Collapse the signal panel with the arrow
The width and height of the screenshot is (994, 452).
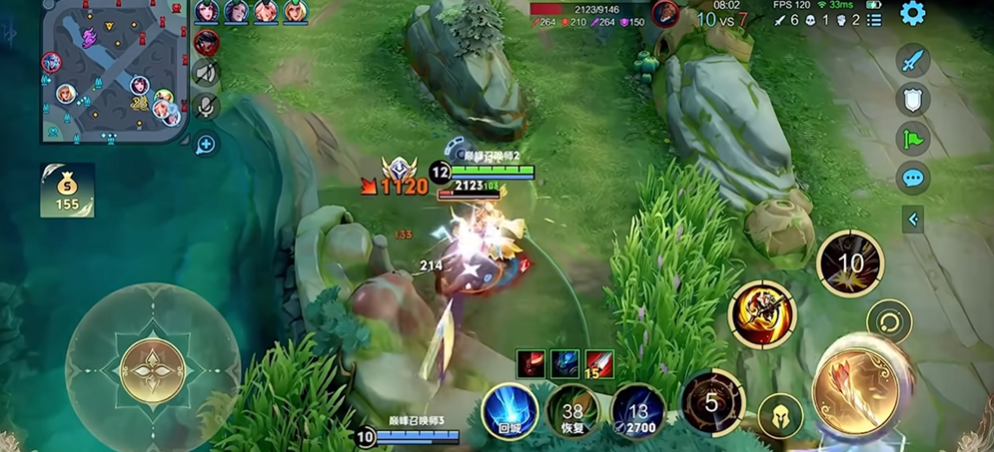click(912, 219)
